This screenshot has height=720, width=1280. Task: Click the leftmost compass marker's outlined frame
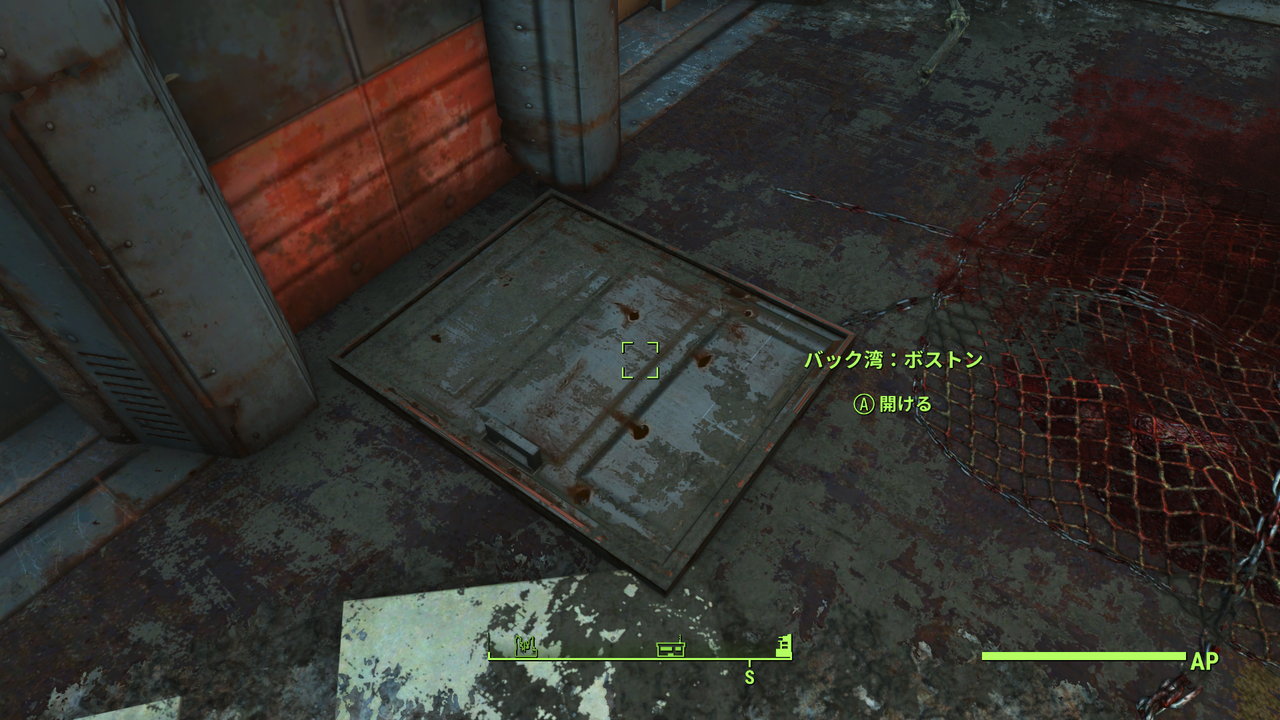(x=526, y=646)
